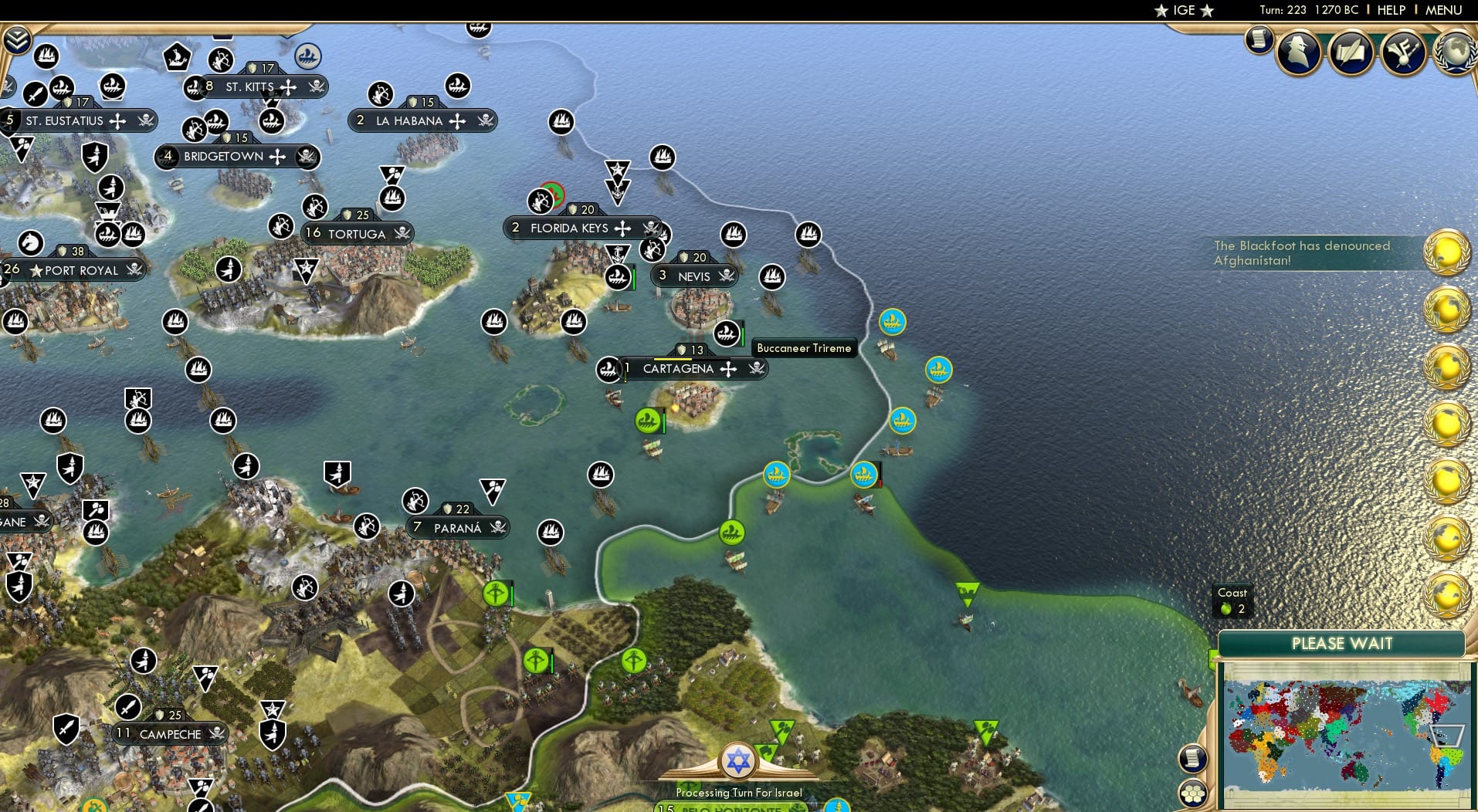Viewport: 1478px width, 812px height.
Task: Open the MENU item
Action: click(x=1442, y=10)
